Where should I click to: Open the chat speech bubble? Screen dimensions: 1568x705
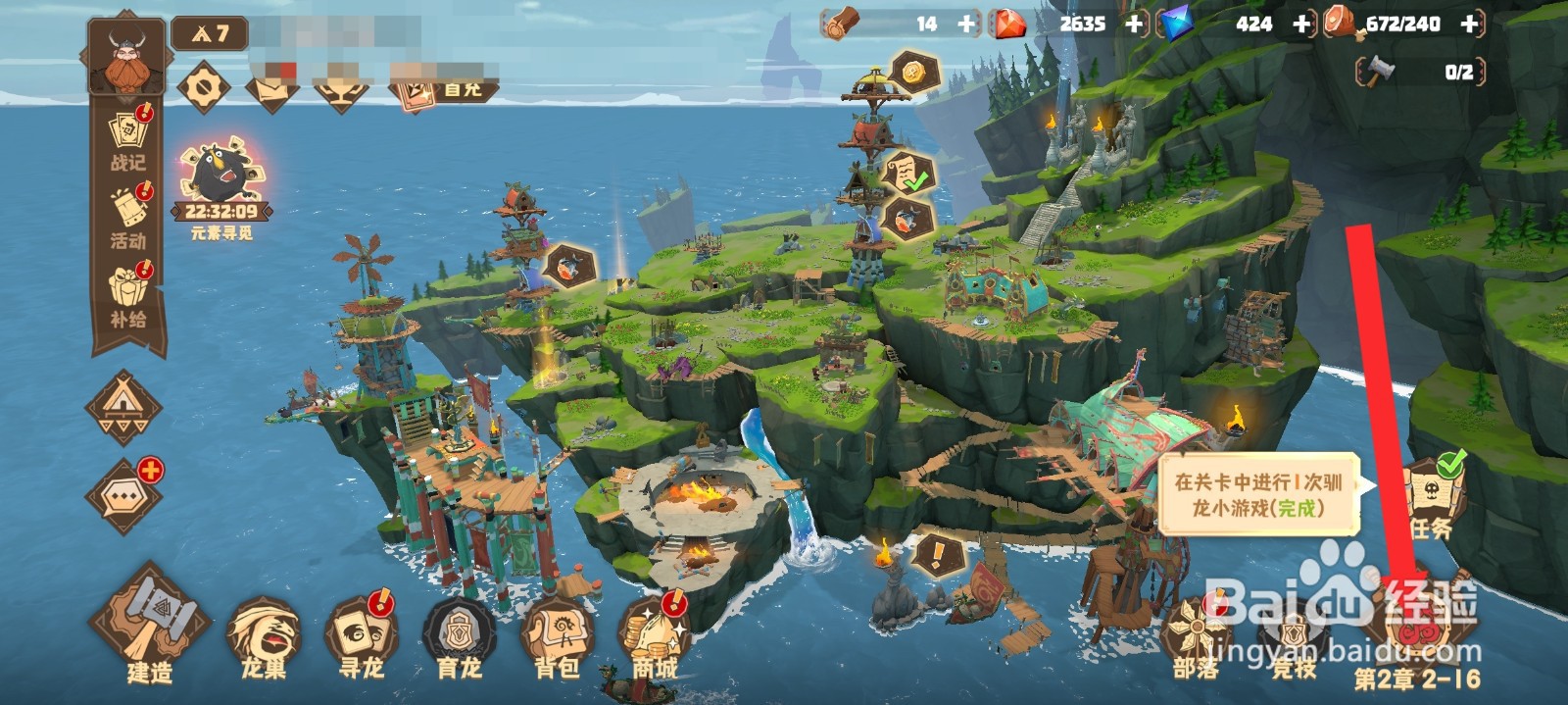tap(124, 495)
